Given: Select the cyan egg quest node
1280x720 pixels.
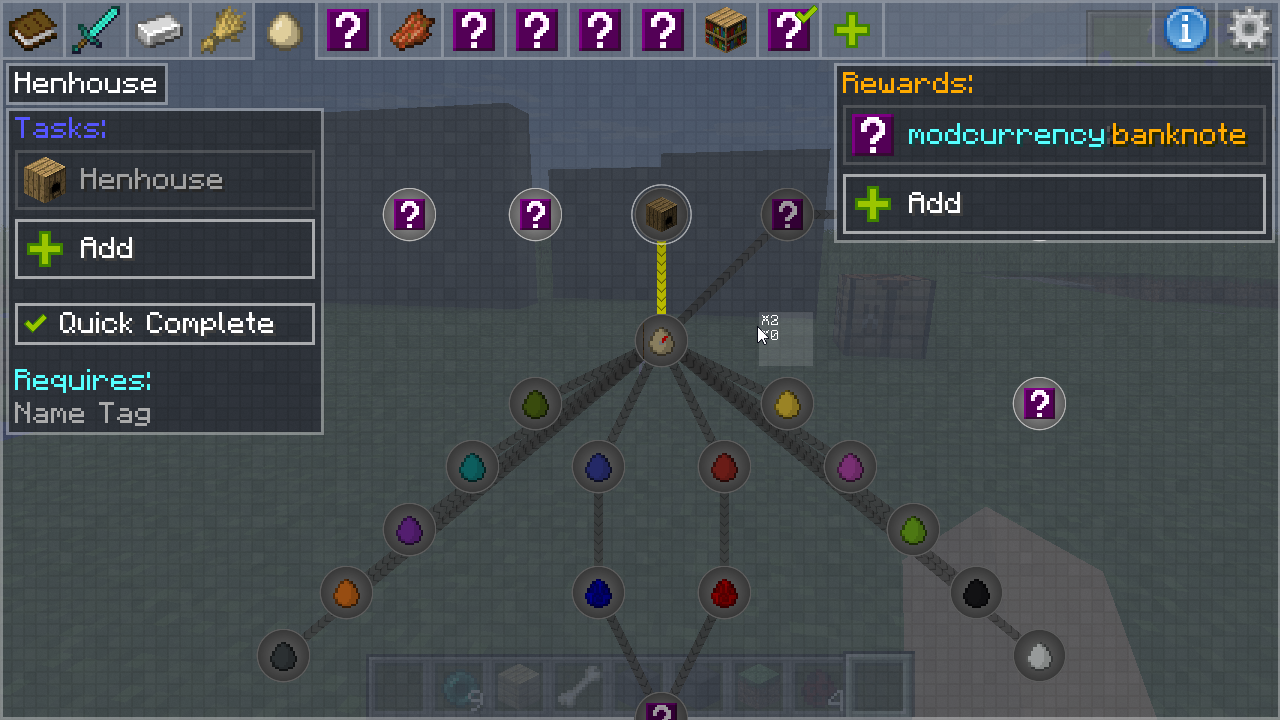Looking at the screenshot, I should pyautogui.click(x=472, y=467).
